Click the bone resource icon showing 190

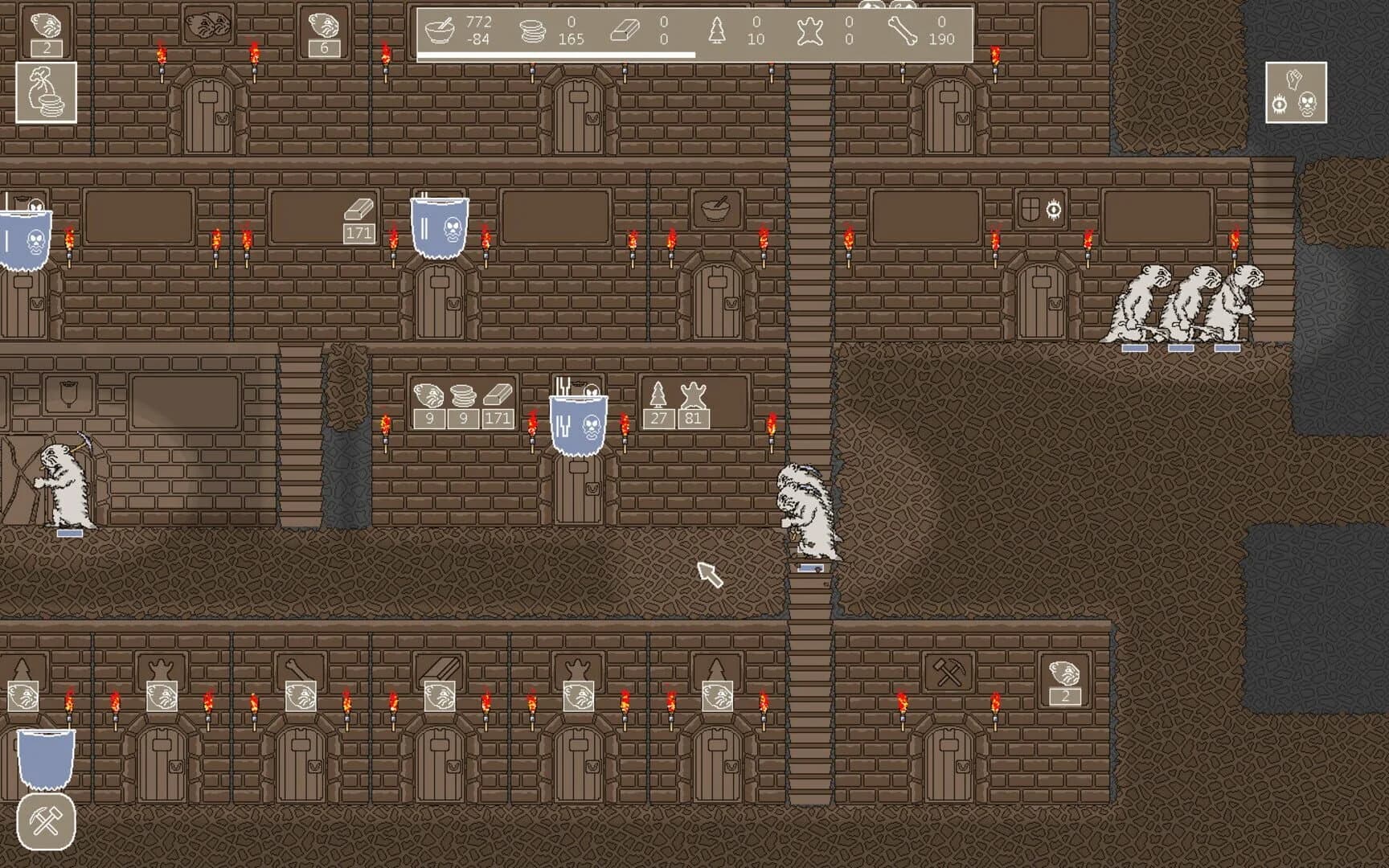pos(902,31)
